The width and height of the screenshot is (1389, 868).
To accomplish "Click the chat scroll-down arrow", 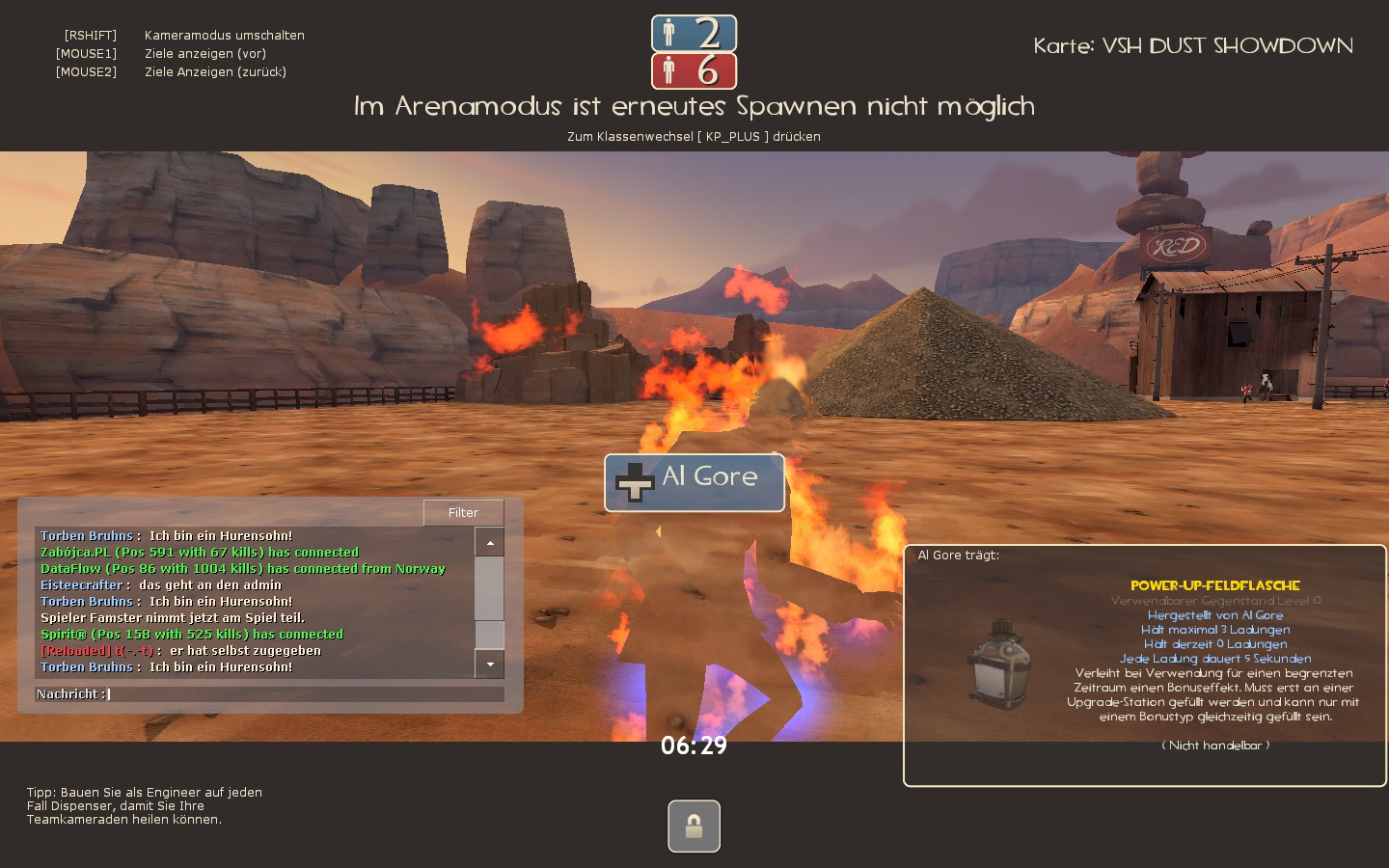I will (x=490, y=665).
